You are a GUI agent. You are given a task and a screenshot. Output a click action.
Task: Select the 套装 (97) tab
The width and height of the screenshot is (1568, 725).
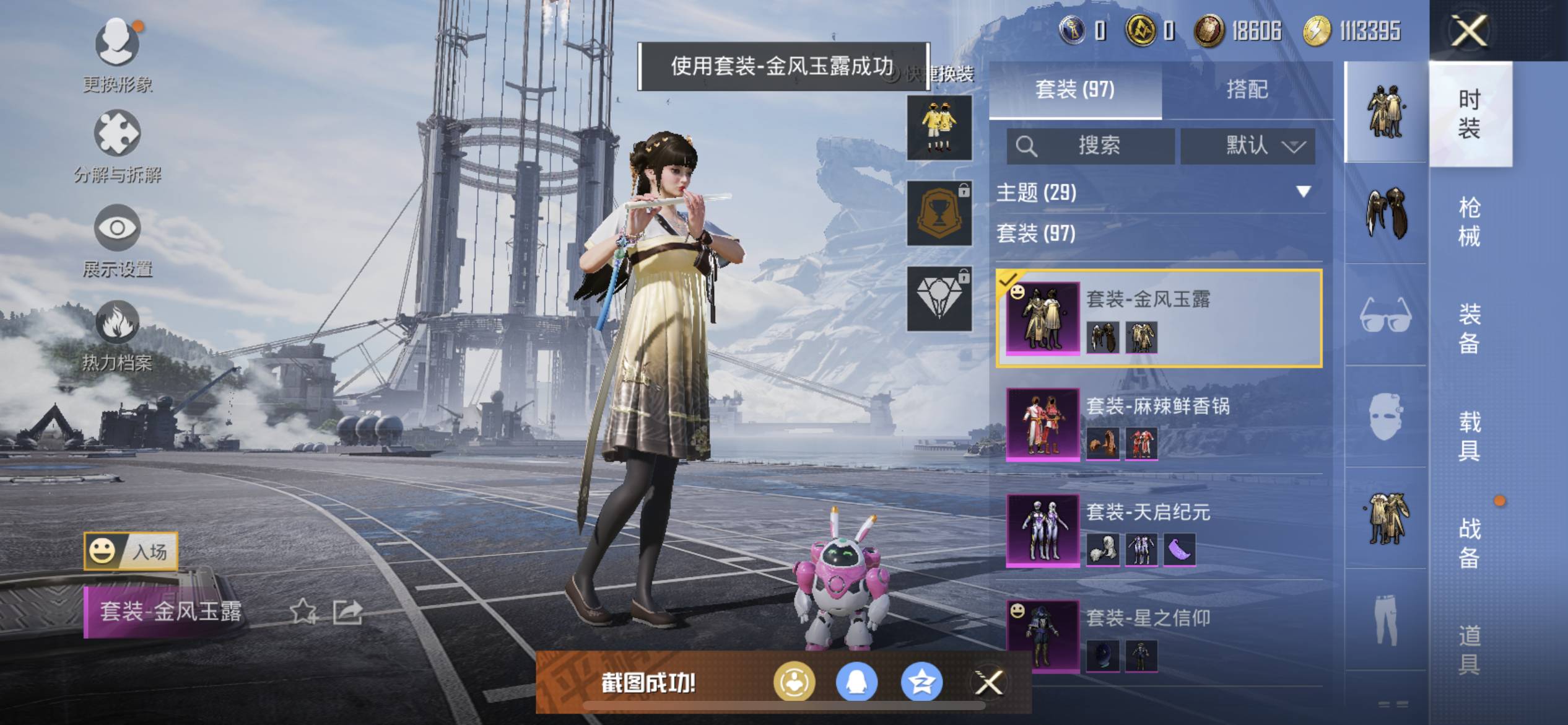point(1074,90)
